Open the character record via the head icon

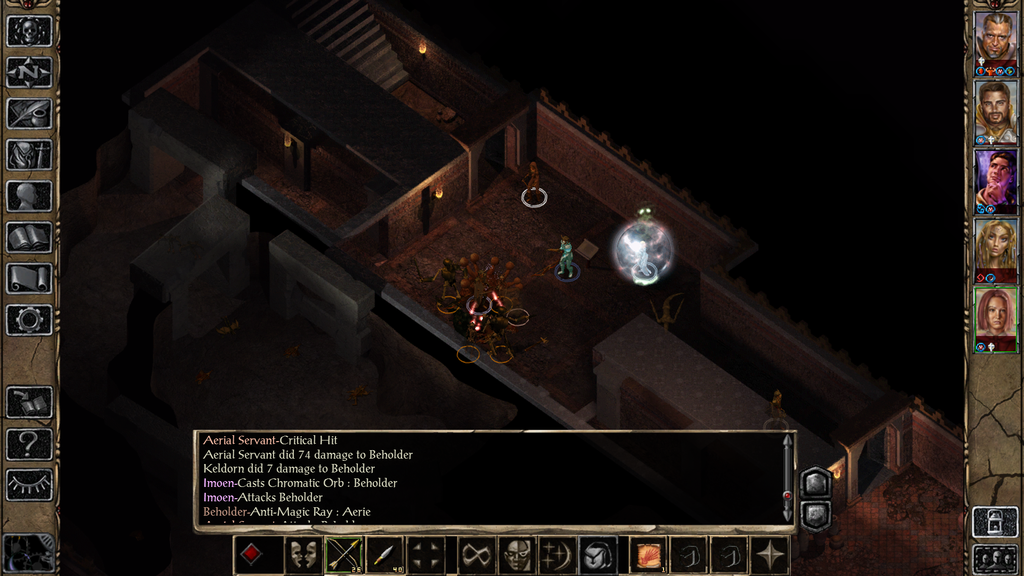tap(29, 196)
